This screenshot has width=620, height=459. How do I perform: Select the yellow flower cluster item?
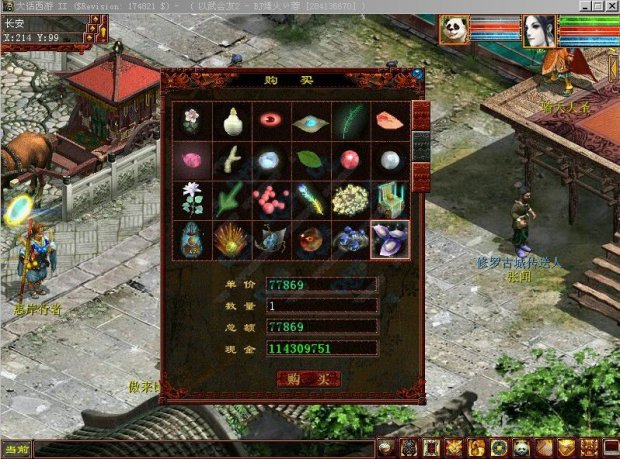click(x=350, y=200)
